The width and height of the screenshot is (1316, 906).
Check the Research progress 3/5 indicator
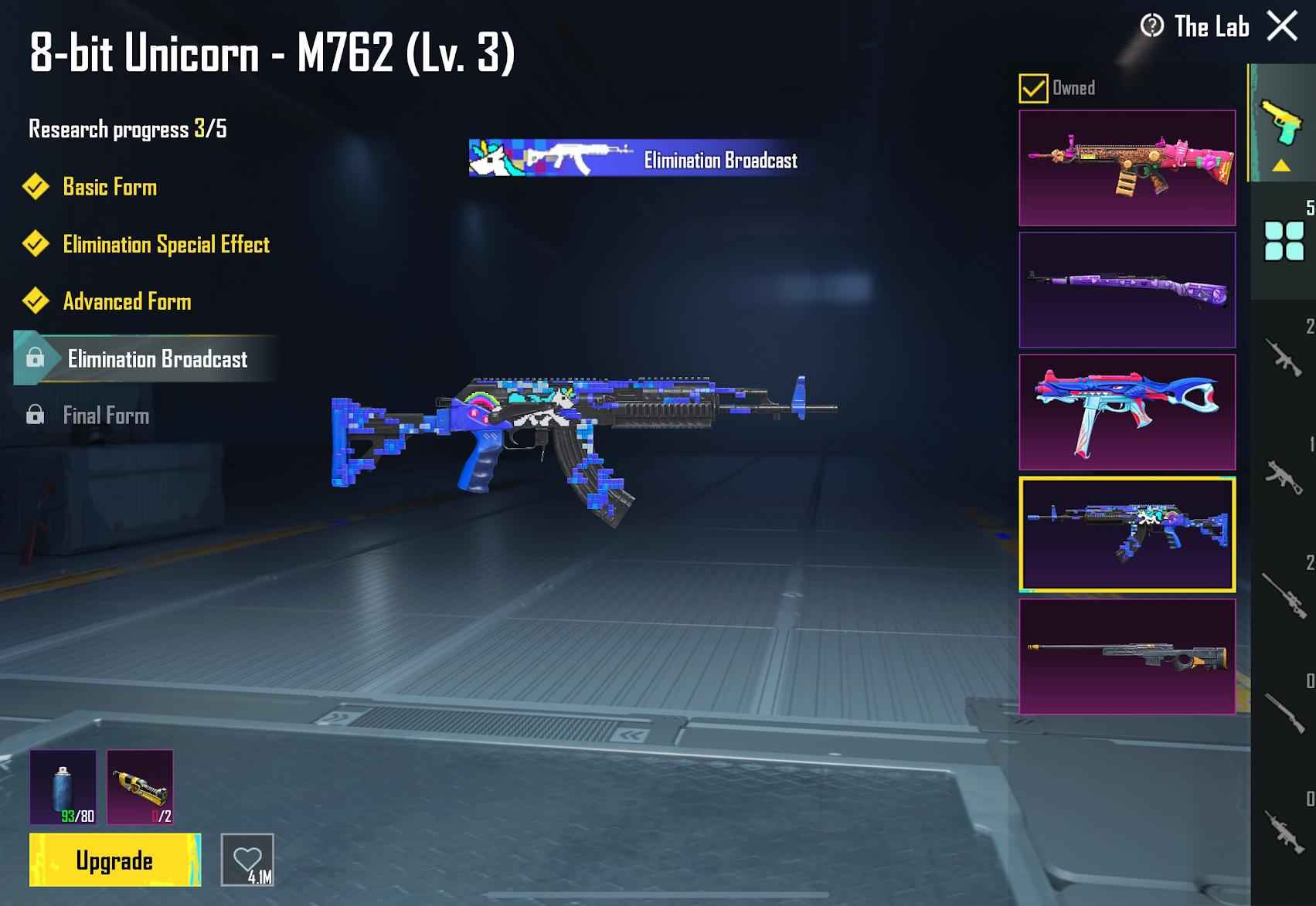click(128, 129)
